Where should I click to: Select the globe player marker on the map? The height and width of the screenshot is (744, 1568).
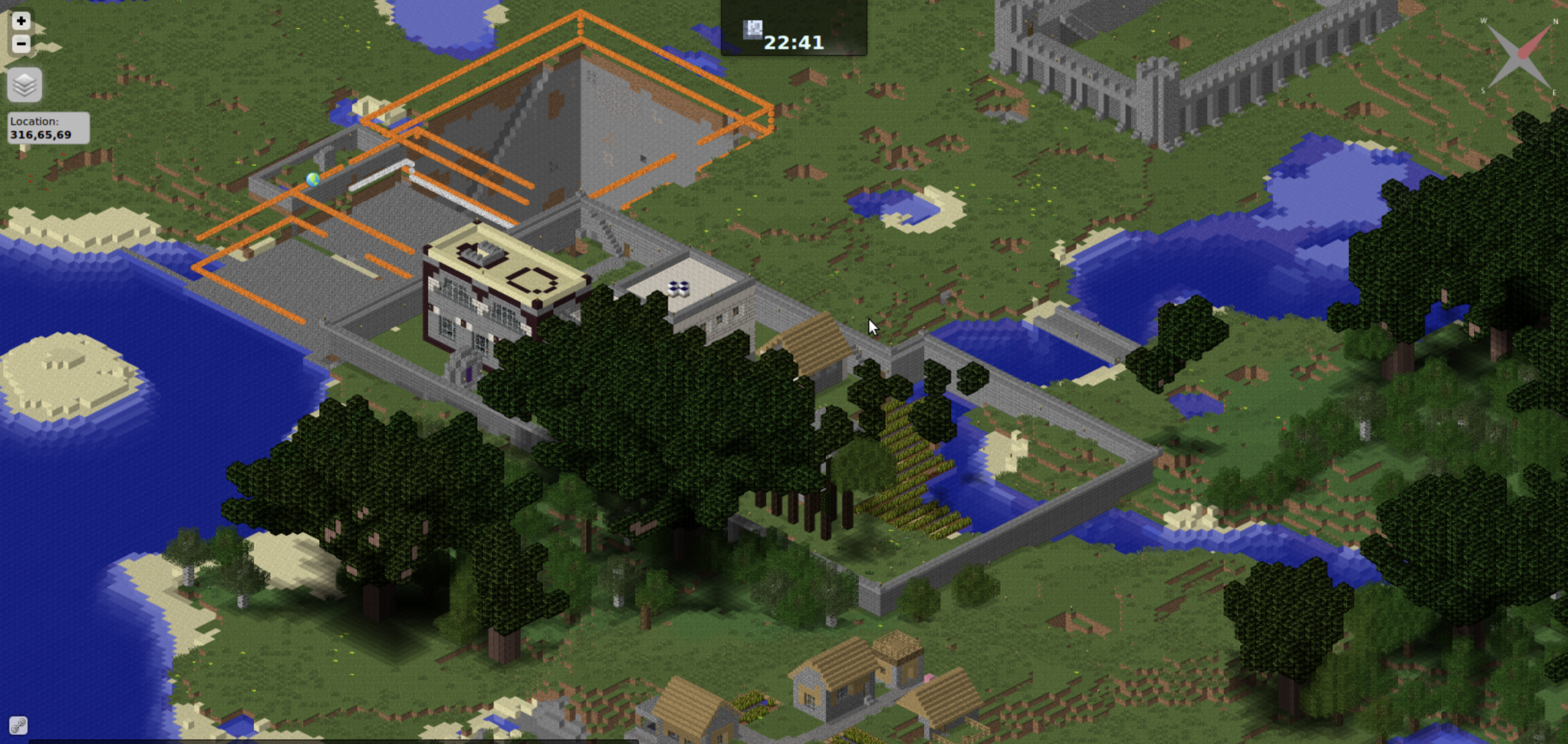(x=313, y=179)
